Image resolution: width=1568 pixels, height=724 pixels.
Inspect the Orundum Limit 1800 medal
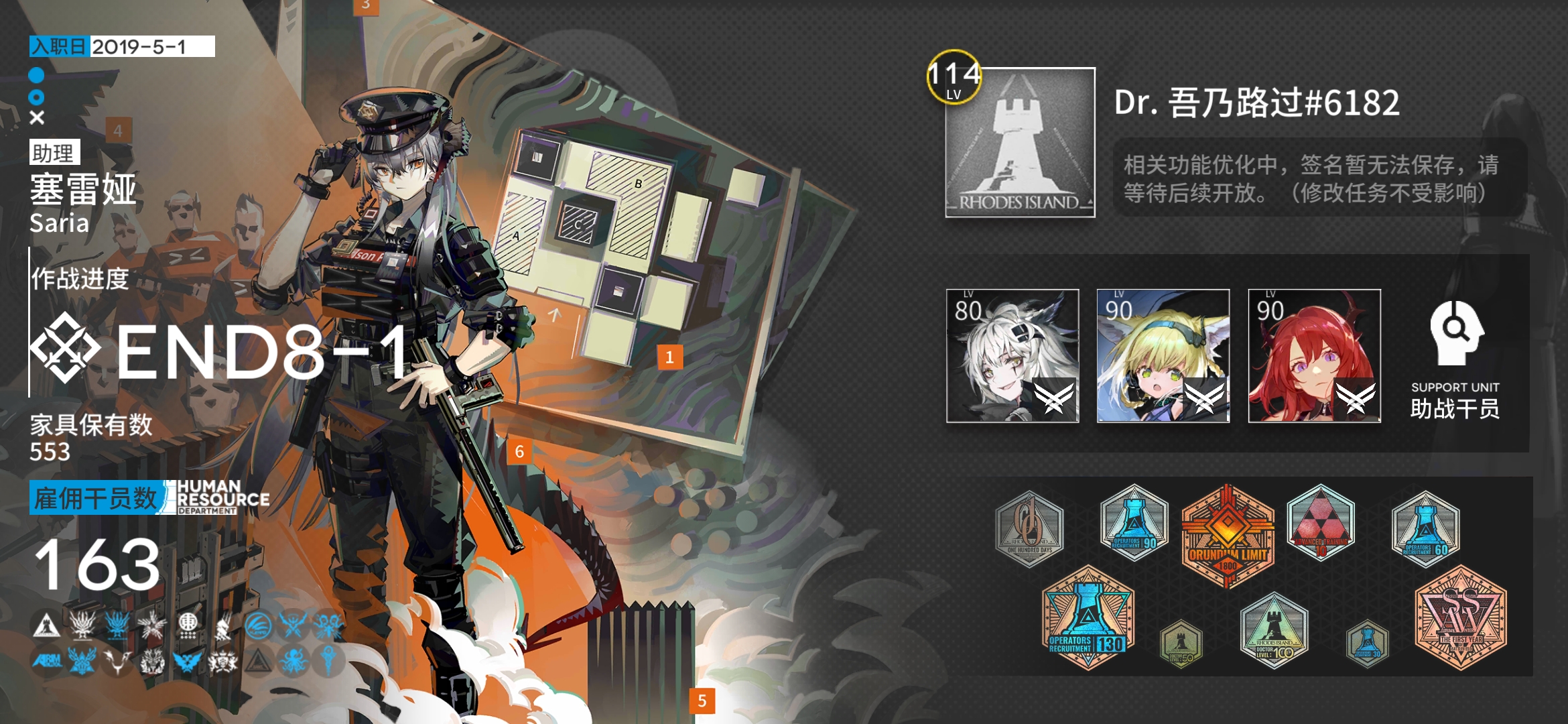(1228, 537)
